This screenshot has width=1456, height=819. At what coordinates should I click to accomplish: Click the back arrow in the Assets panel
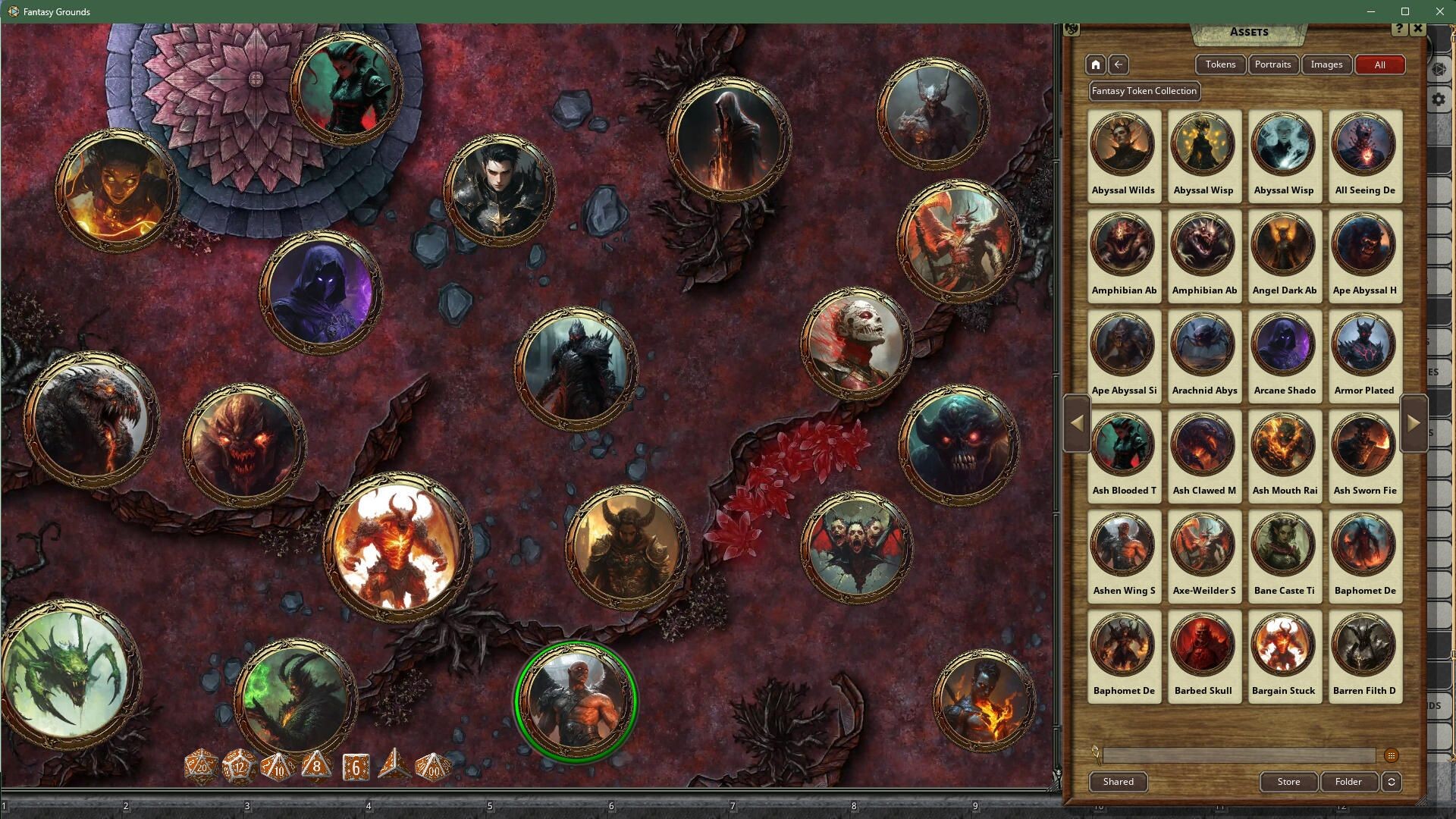[1119, 64]
